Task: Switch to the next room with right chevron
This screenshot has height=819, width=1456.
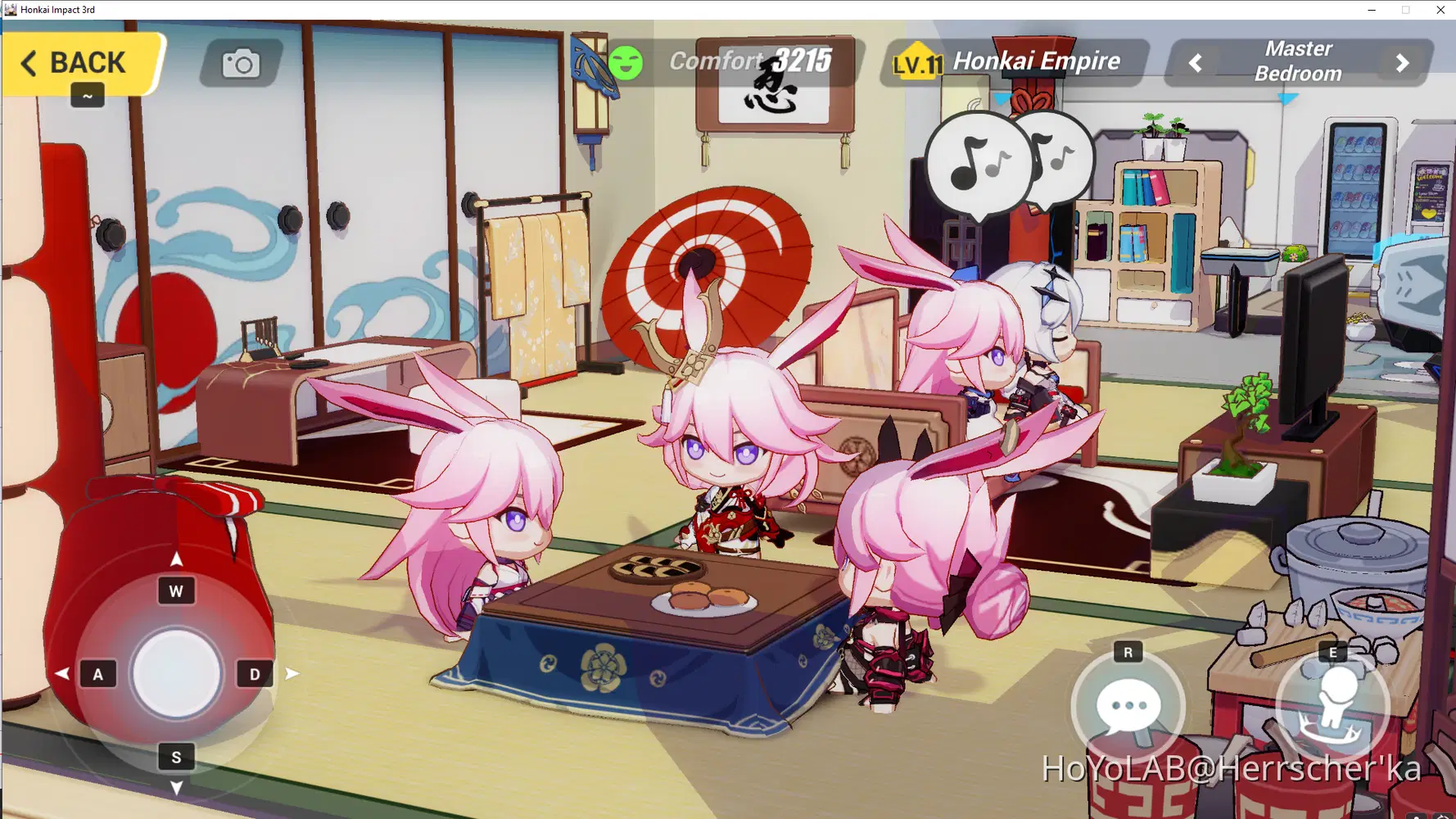Action: [x=1400, y=61]
